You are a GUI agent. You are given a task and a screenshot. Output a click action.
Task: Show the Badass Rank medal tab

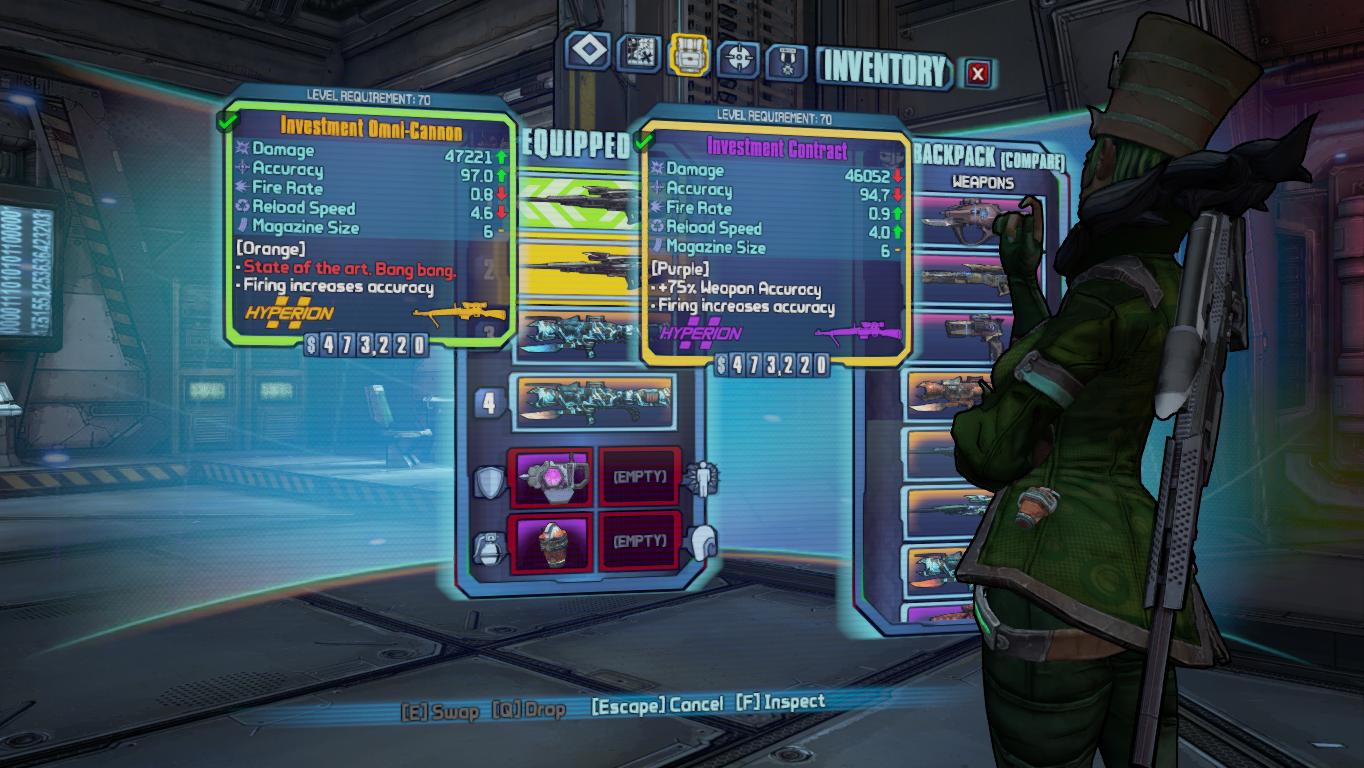click(x=787, y=61)
